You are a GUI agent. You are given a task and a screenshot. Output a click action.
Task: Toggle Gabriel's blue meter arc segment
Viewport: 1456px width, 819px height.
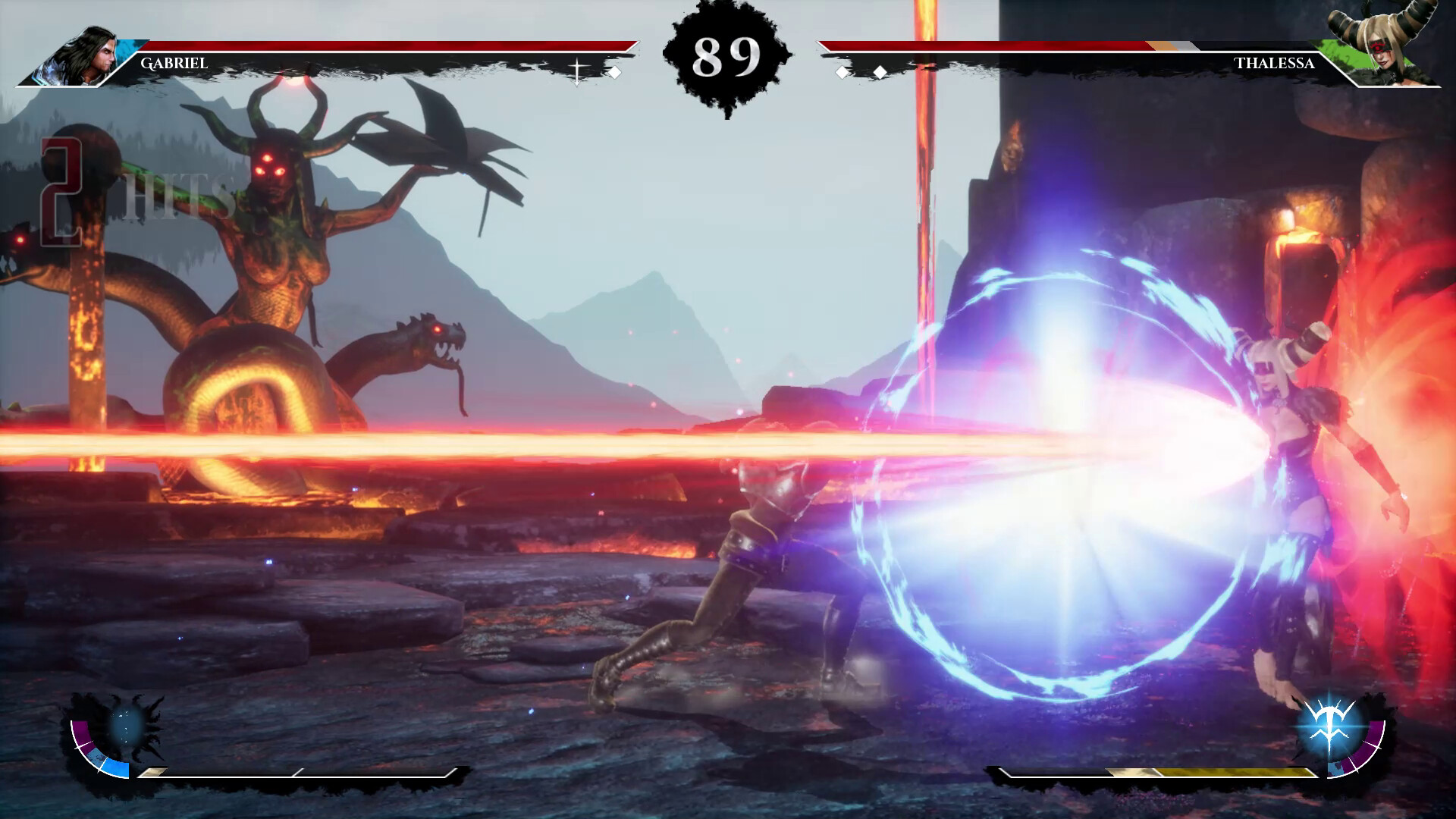click(116, 768)
